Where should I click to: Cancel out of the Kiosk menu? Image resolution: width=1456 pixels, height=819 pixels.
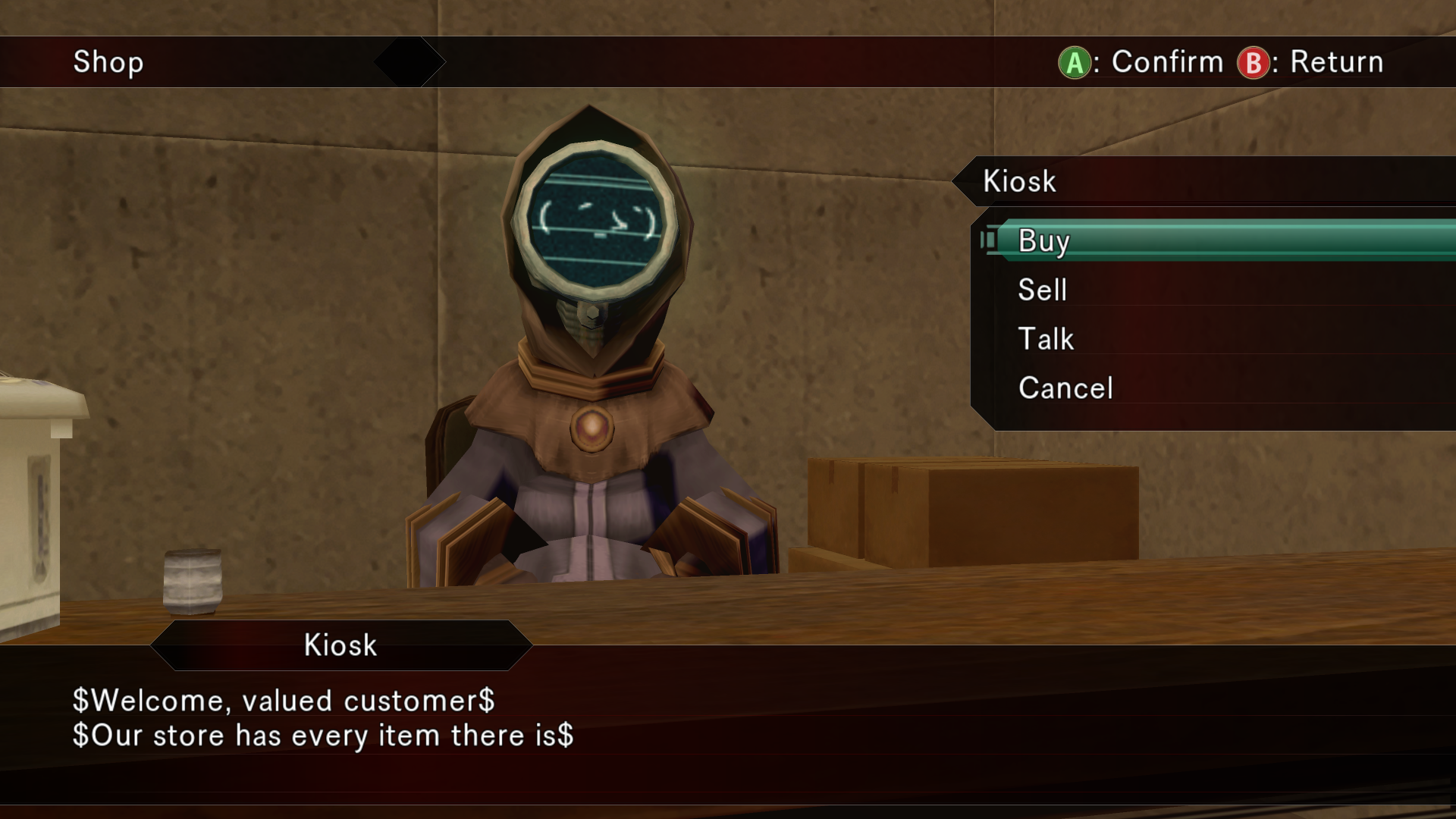pyautogui.click(x=1065, y=388)
